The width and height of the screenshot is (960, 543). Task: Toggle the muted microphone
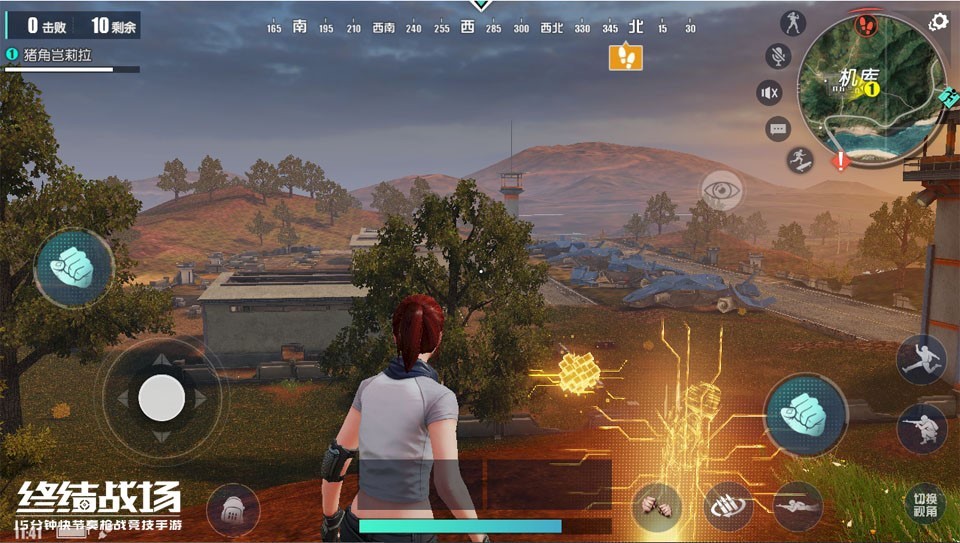[x=778, y=56]
